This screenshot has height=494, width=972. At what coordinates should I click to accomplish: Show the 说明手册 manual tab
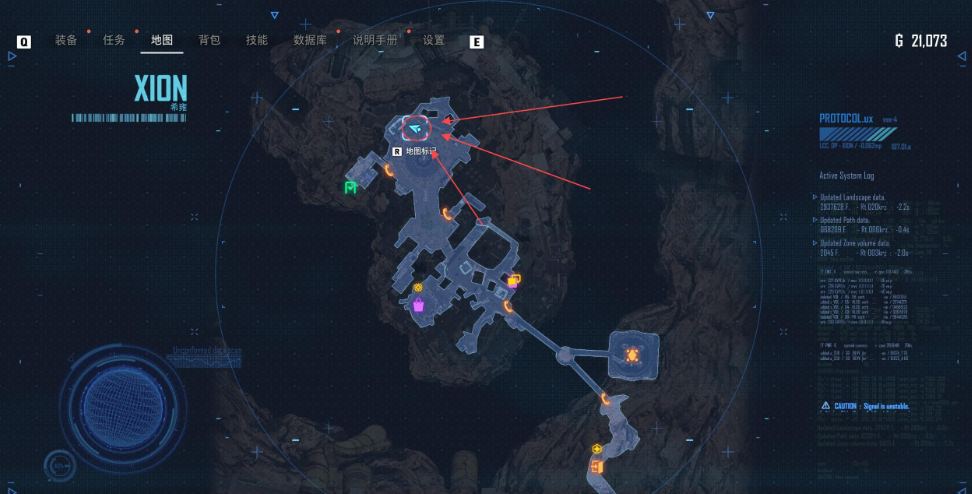[375, 41]
